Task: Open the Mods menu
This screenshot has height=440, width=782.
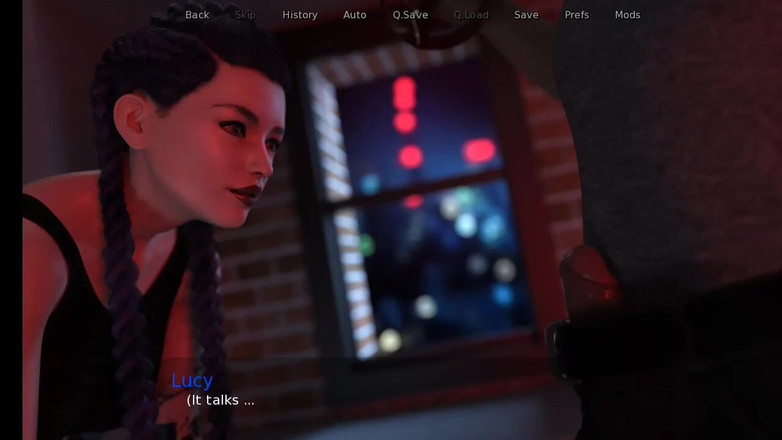Action: [627, 15]
